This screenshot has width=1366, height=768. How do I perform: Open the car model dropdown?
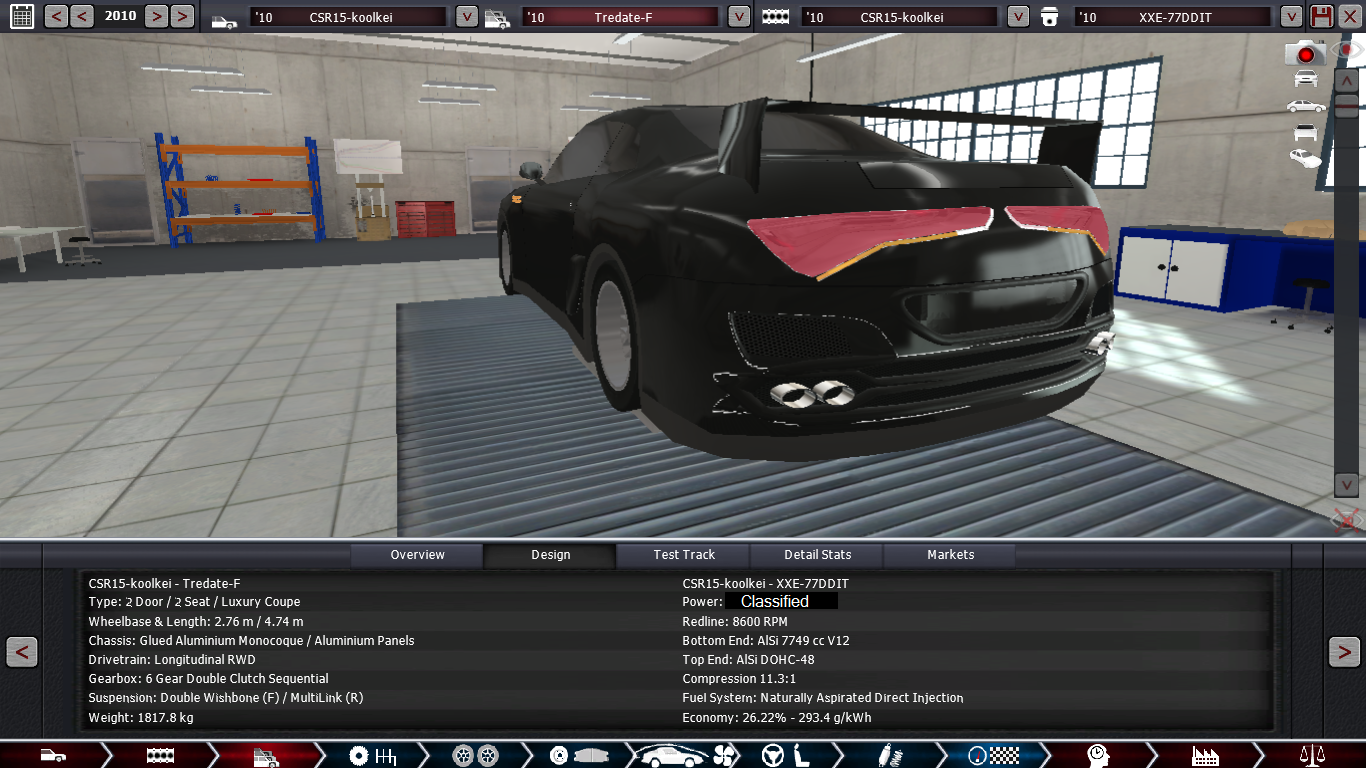coord(467,17)
